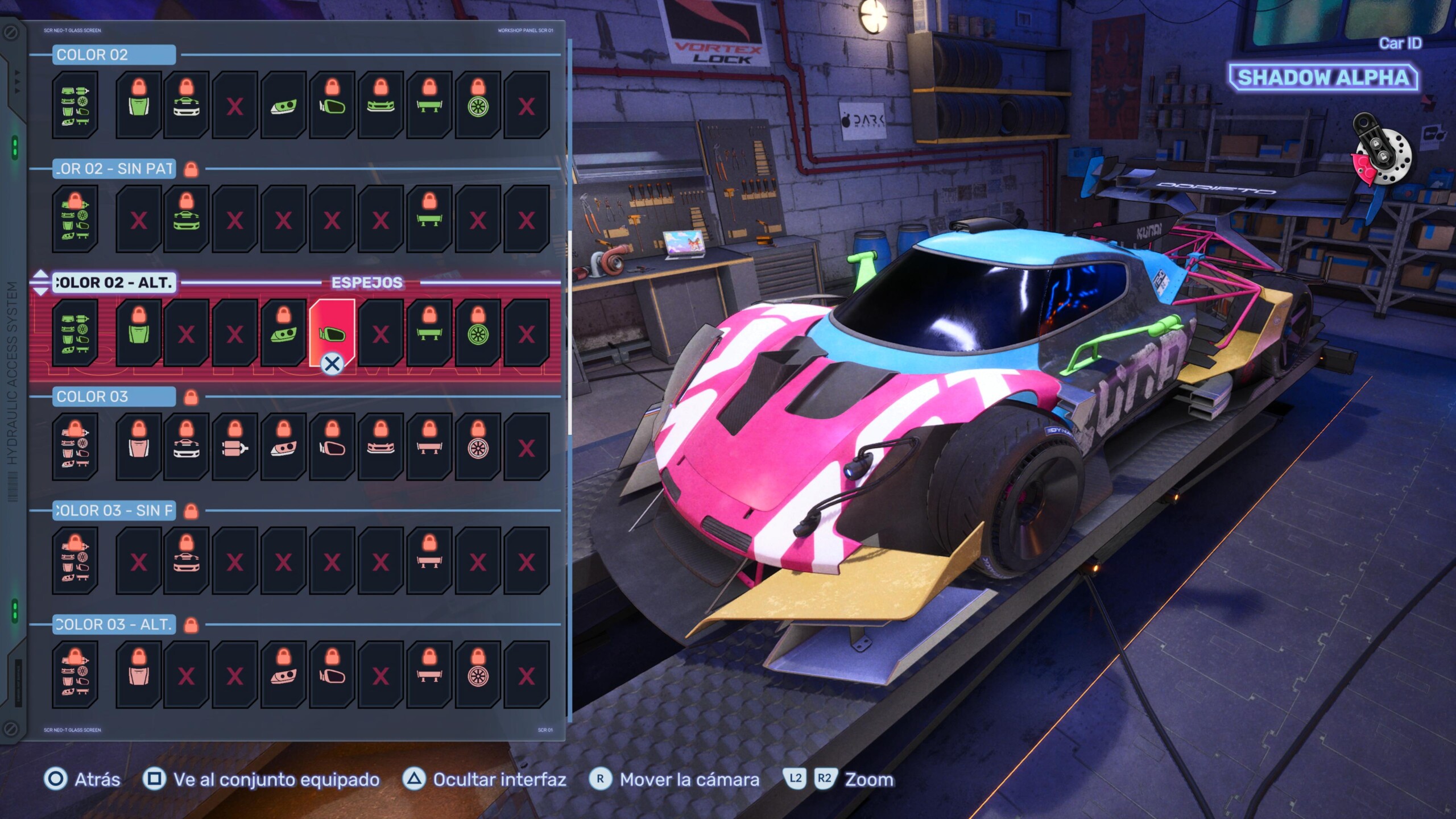1456x819 pixels.
Task: Select the locked headlights in COLOR 02 - ALT.
Action: [284, 333]
